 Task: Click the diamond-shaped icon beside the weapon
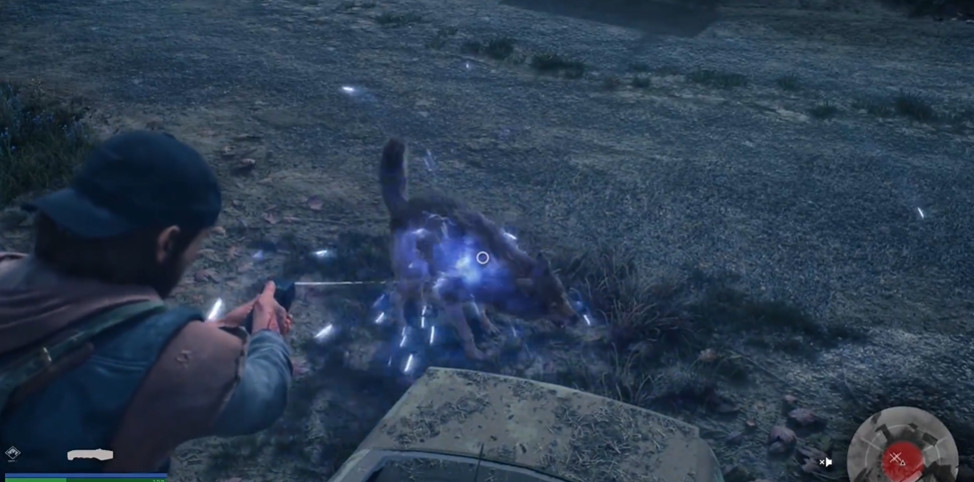12,454
